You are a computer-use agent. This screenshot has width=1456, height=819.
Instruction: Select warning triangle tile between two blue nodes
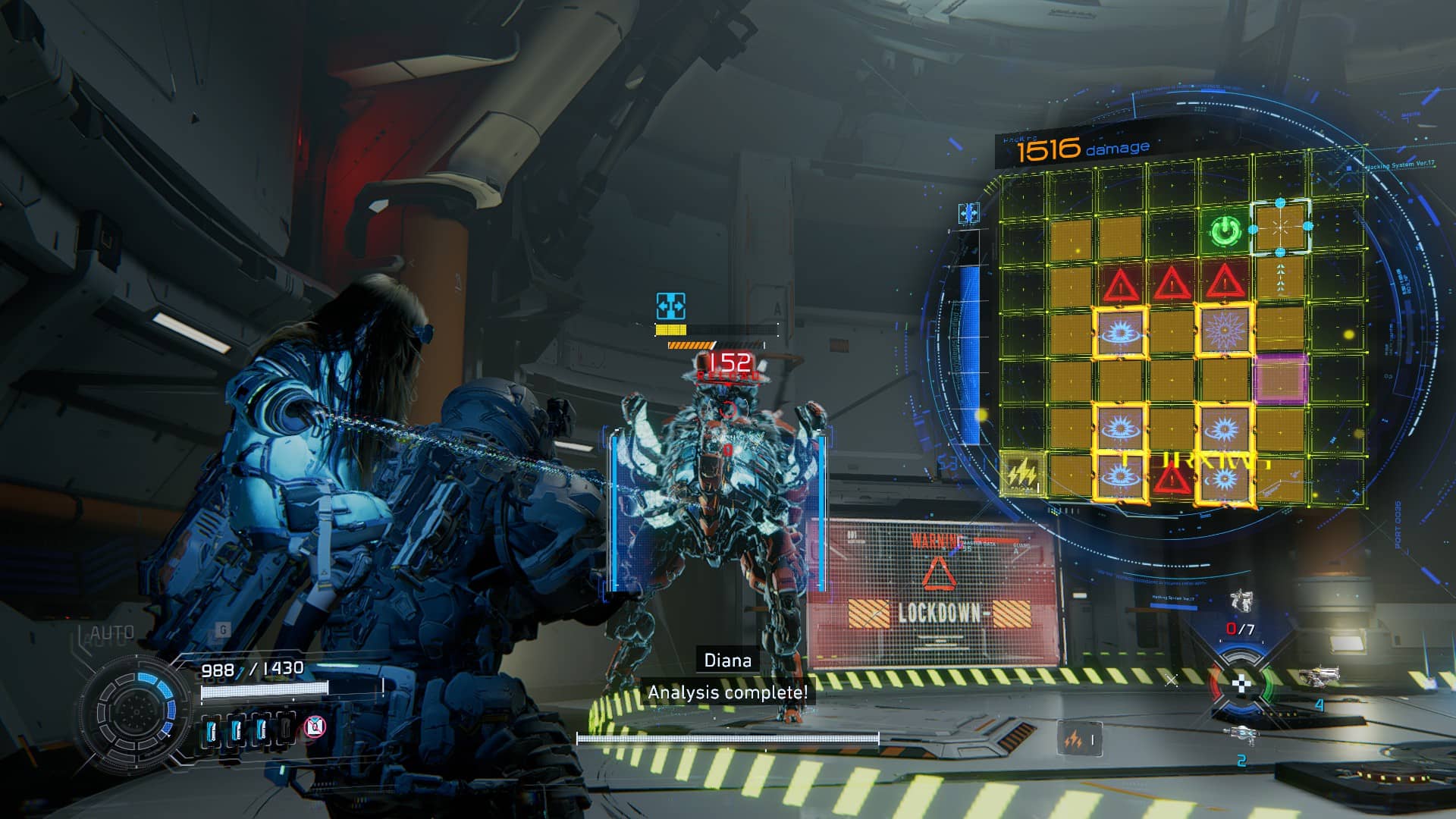1172,479
